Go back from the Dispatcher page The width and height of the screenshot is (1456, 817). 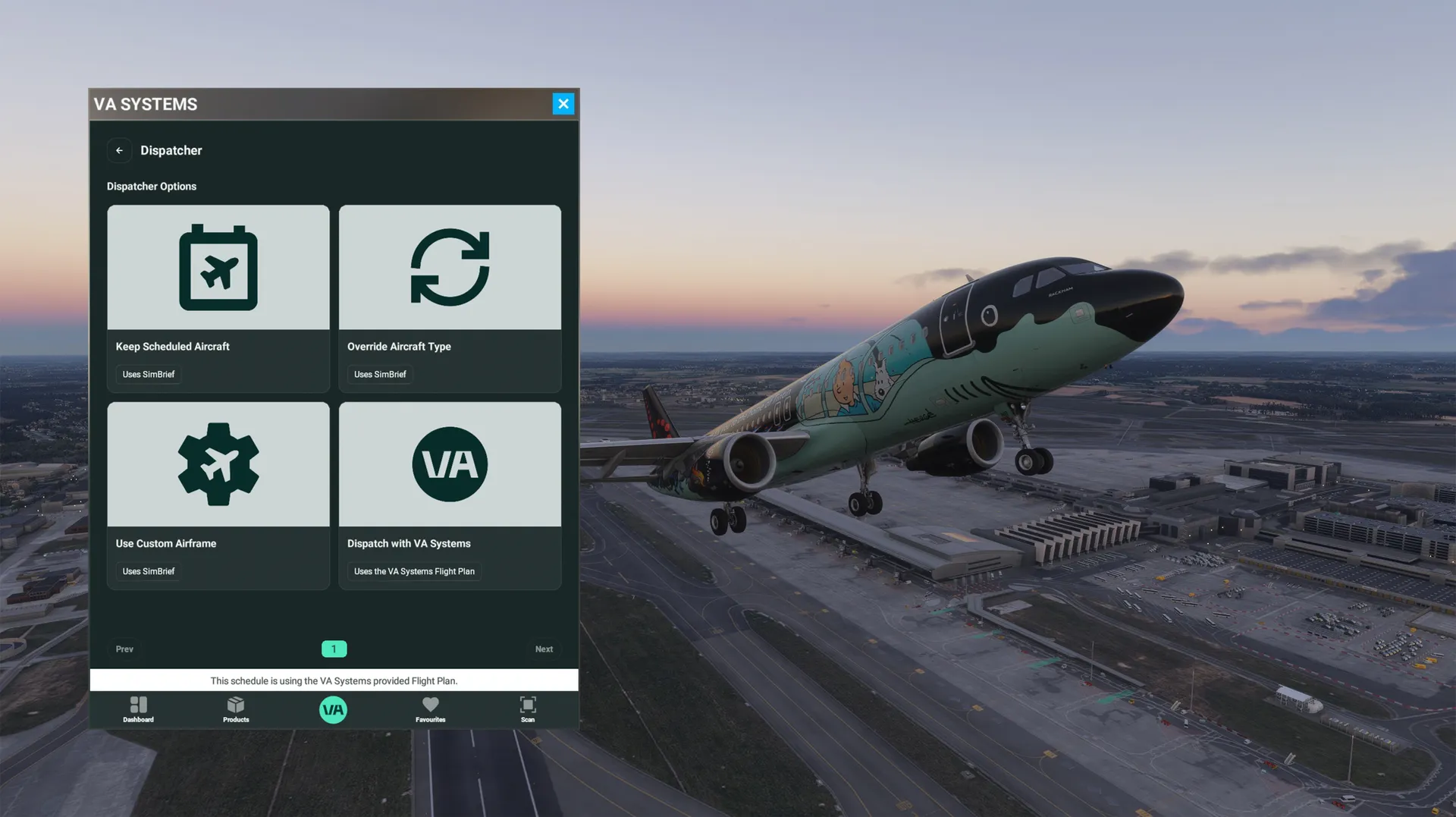point(119,150)
